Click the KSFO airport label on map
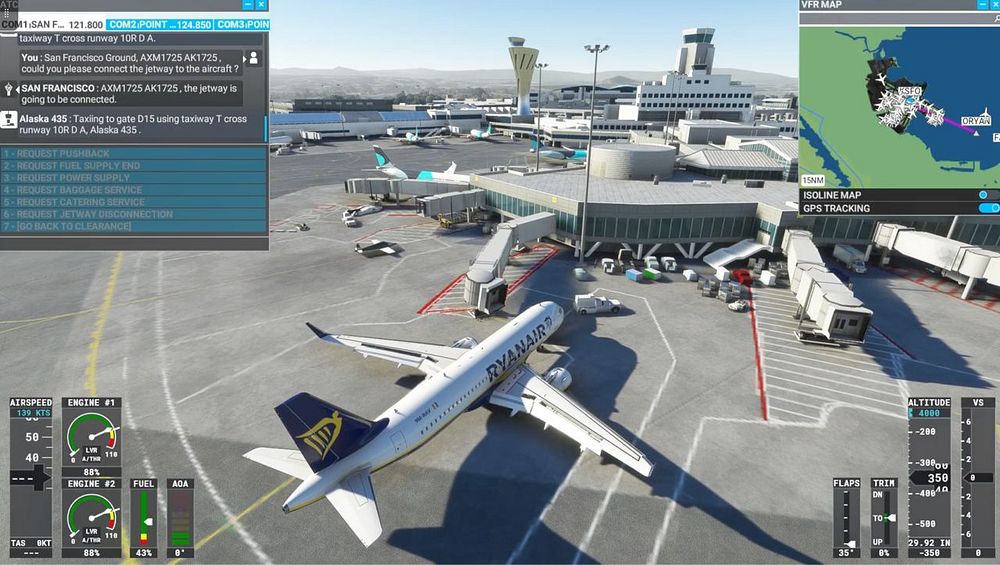The width and height of the screenshot is (1000, 565). click(909, 91)
